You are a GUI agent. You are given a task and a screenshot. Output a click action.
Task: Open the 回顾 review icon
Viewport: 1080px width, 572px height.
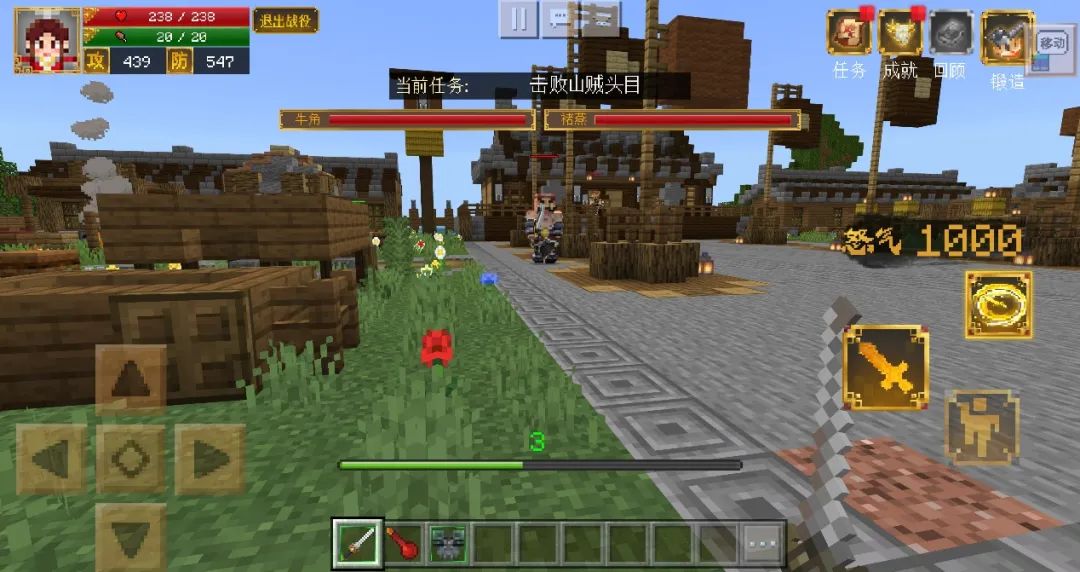pyautogui.click(x=950, y=33)
